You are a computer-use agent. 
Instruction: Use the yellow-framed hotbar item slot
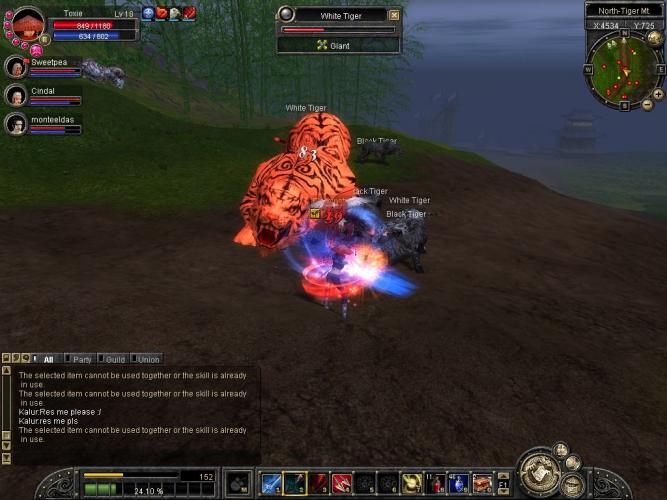pyautogui.click(x=411, y=484)
